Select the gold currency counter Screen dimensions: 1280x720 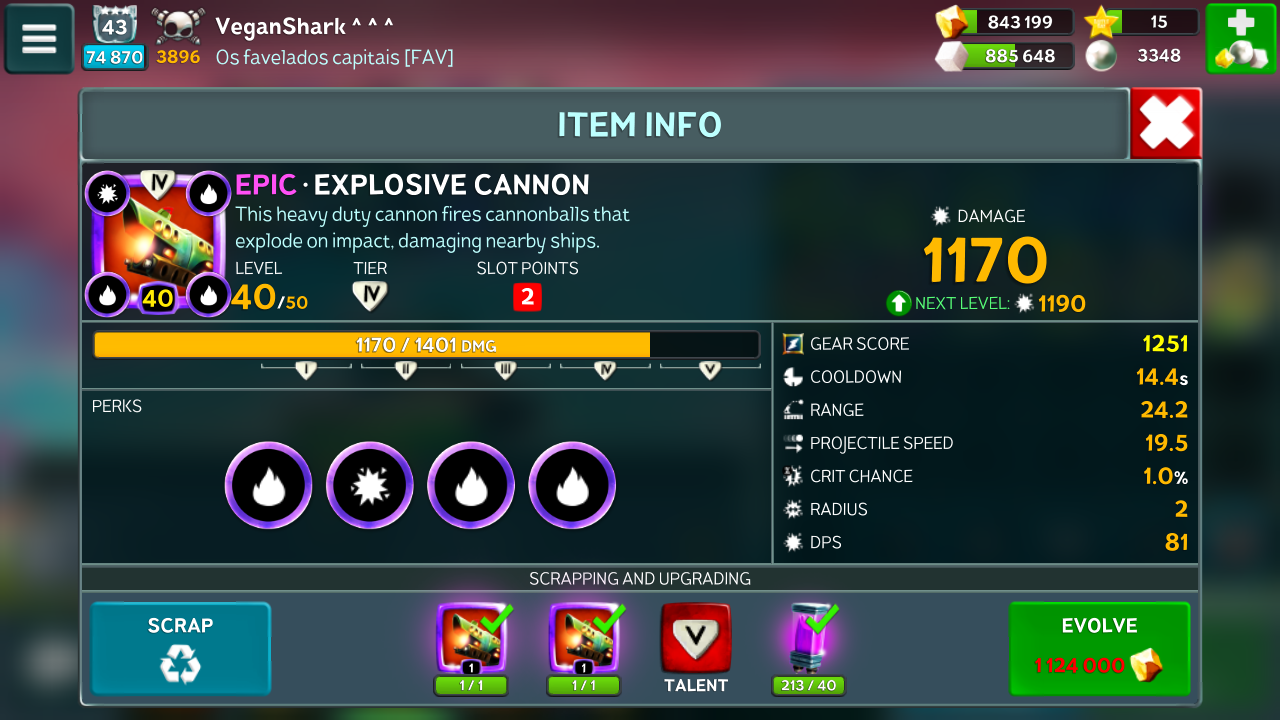tap(1004, 22)
